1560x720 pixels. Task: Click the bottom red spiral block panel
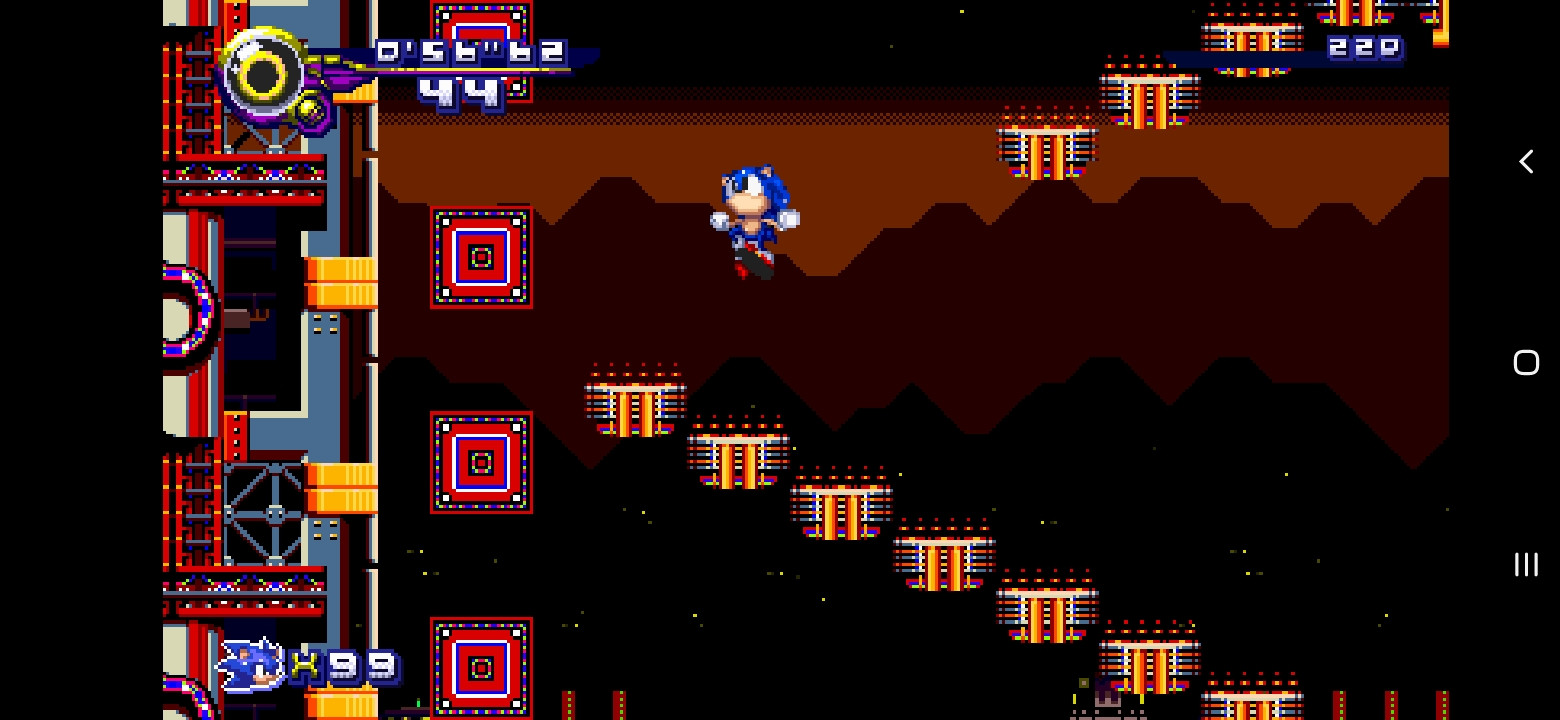pos(480,665)
